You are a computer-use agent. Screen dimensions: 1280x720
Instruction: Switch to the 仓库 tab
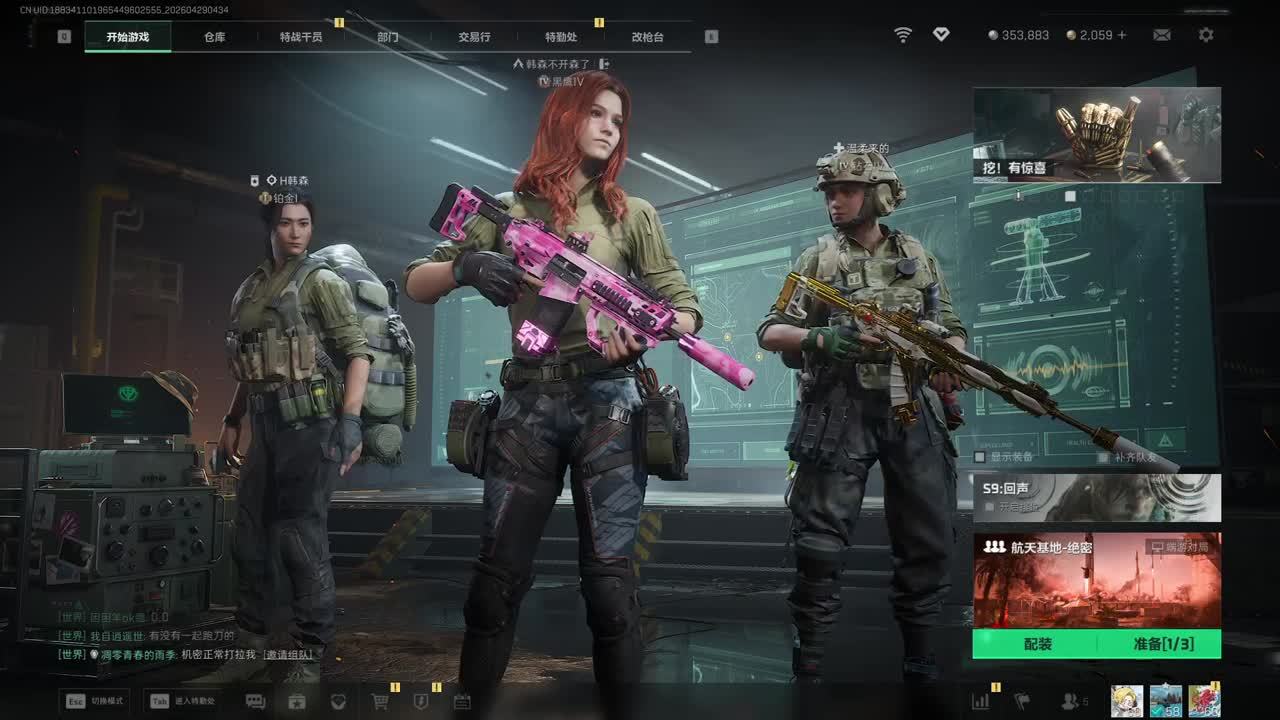tap(214, 37)
